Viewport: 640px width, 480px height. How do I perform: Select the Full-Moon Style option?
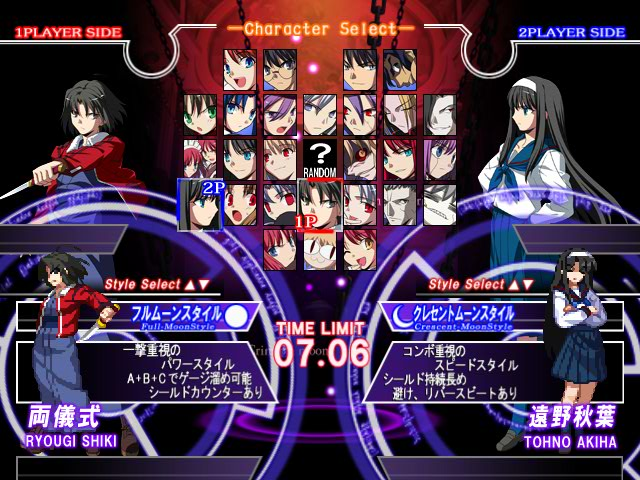(190, 315)
